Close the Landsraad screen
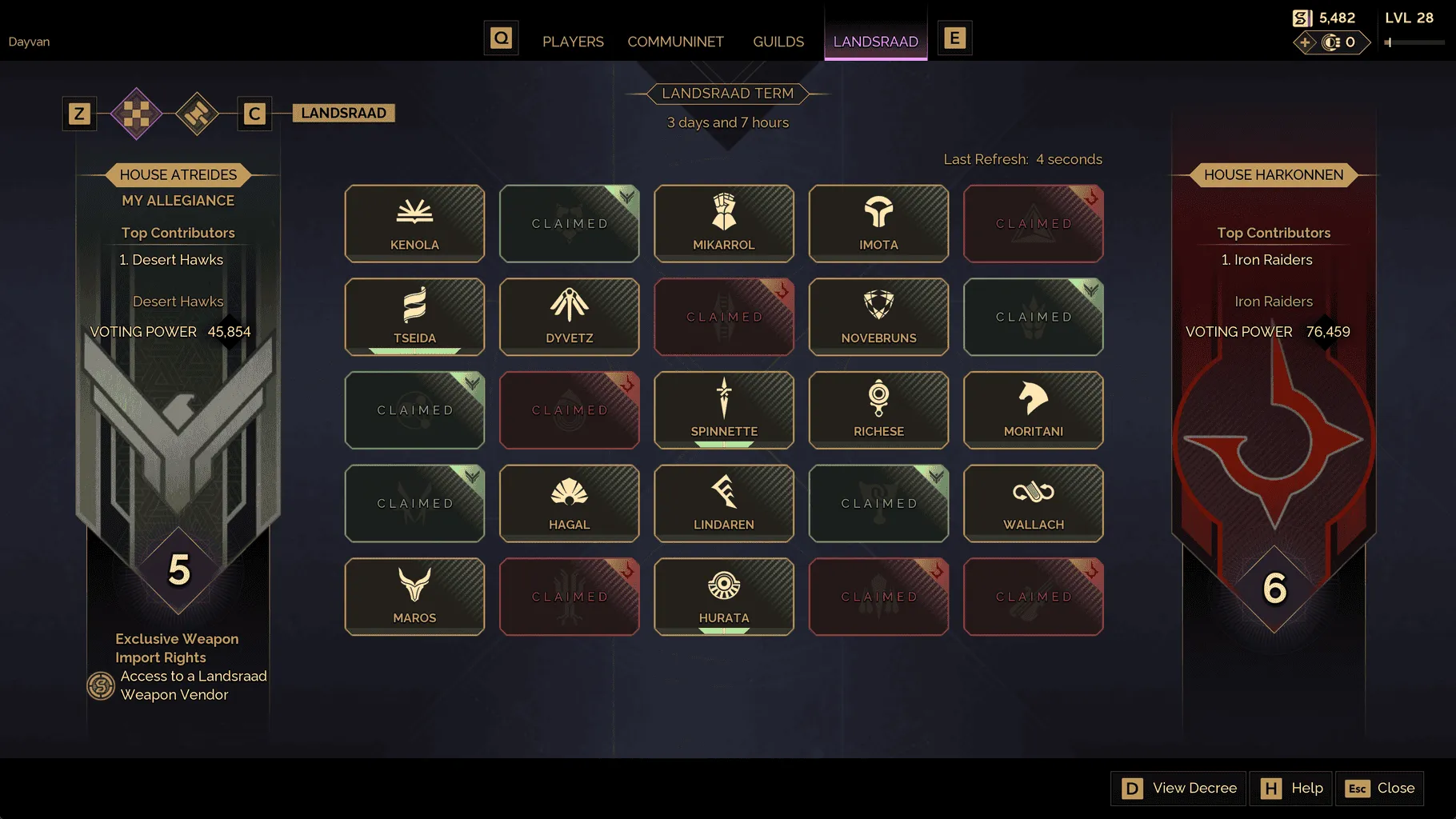1456x819 pixels. point(1380,789)
